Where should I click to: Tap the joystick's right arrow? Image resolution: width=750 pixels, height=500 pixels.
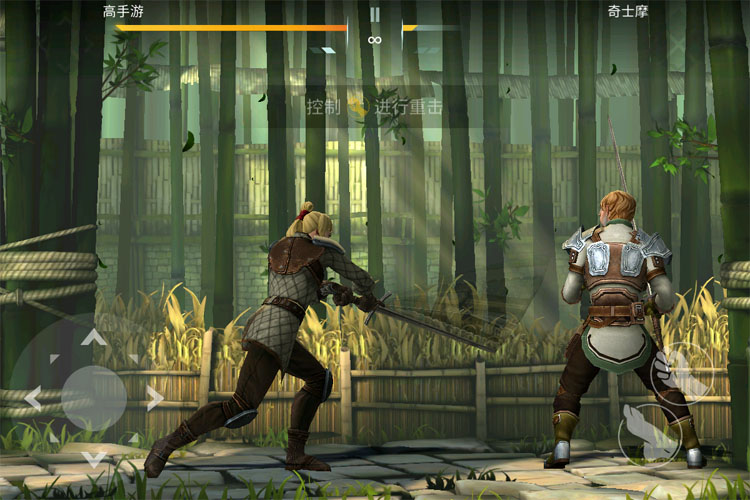click(x=155, y=399)
